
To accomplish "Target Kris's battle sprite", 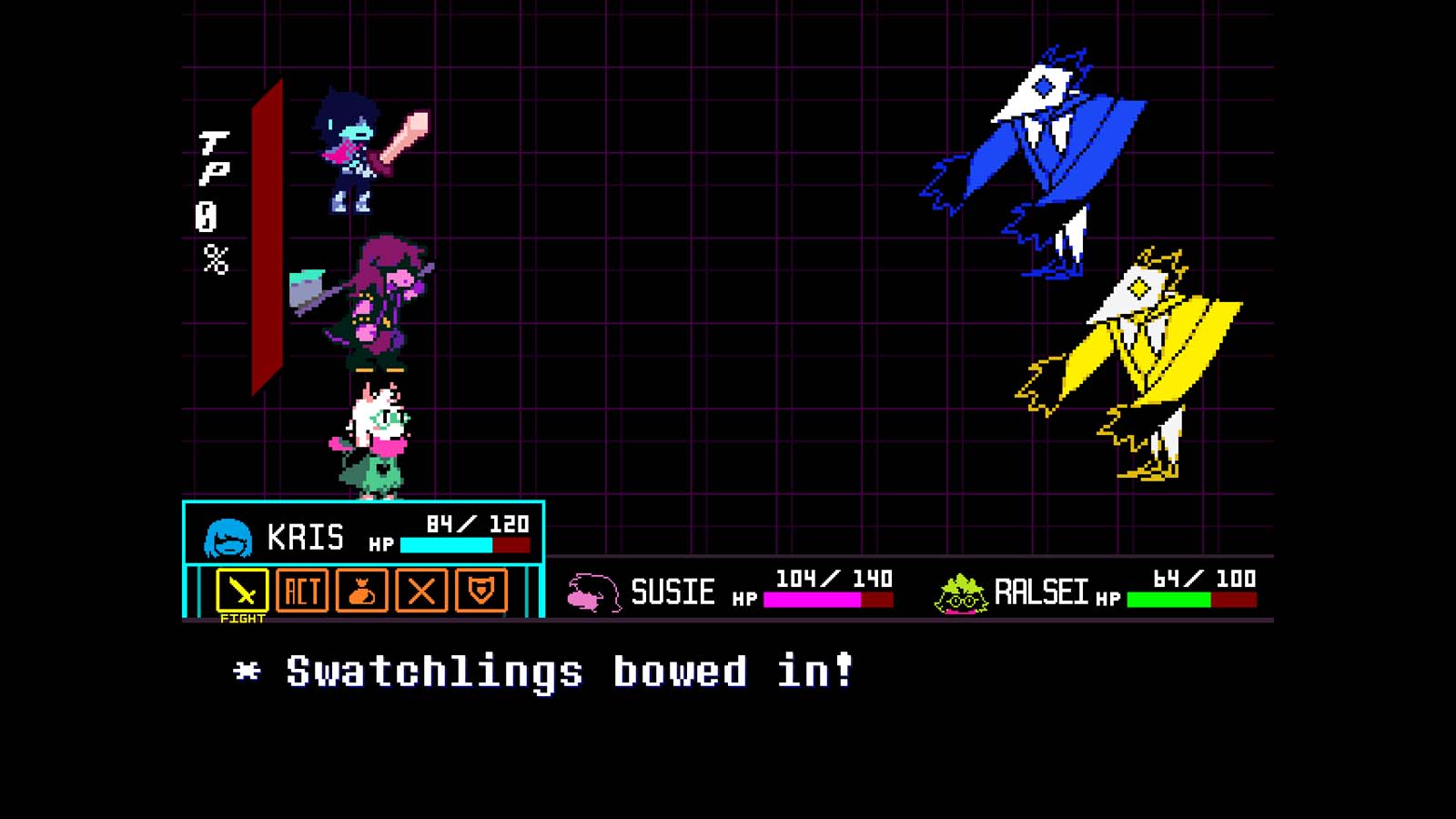I will (x=355, y=150).
